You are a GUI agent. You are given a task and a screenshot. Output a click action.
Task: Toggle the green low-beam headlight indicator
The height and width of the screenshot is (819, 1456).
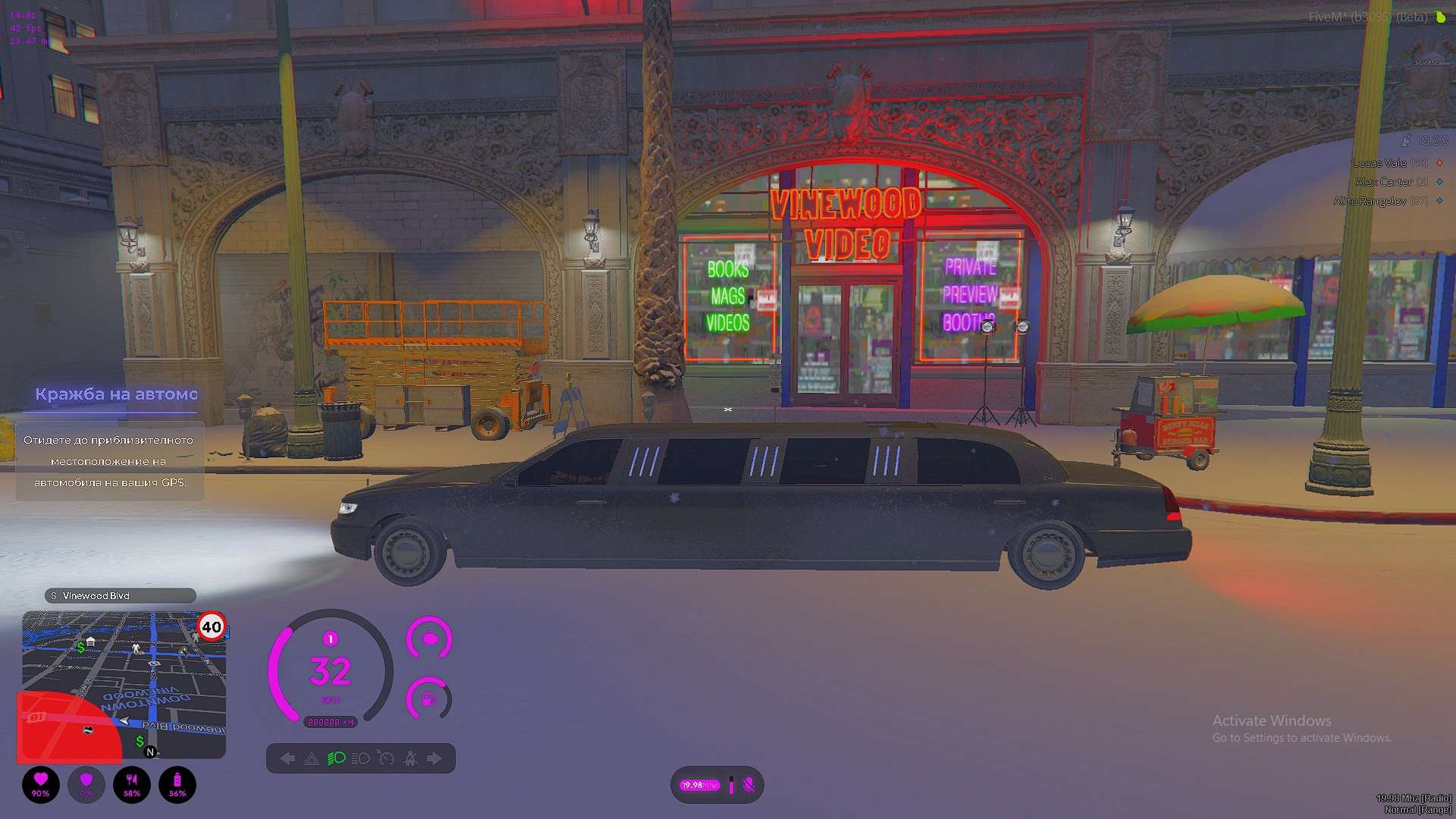(x=336, y=758)
